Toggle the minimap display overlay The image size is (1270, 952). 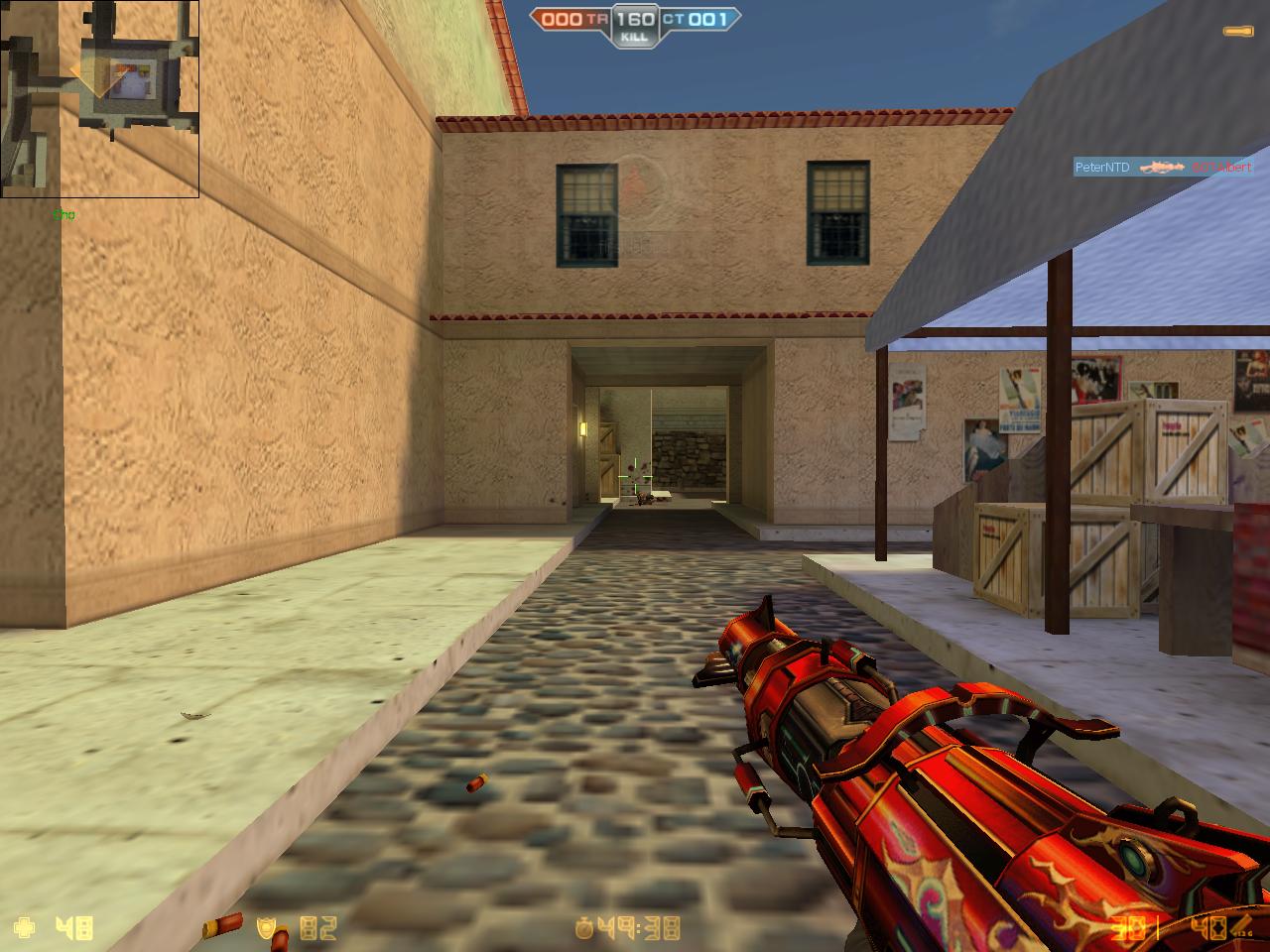click(x=99, y=99)
